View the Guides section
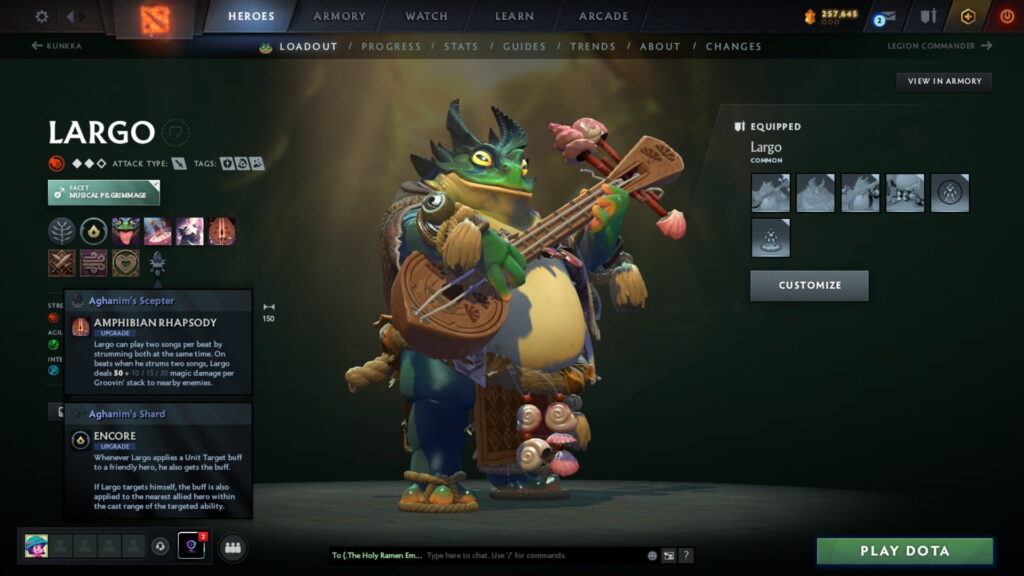 (x=524, y=46)
